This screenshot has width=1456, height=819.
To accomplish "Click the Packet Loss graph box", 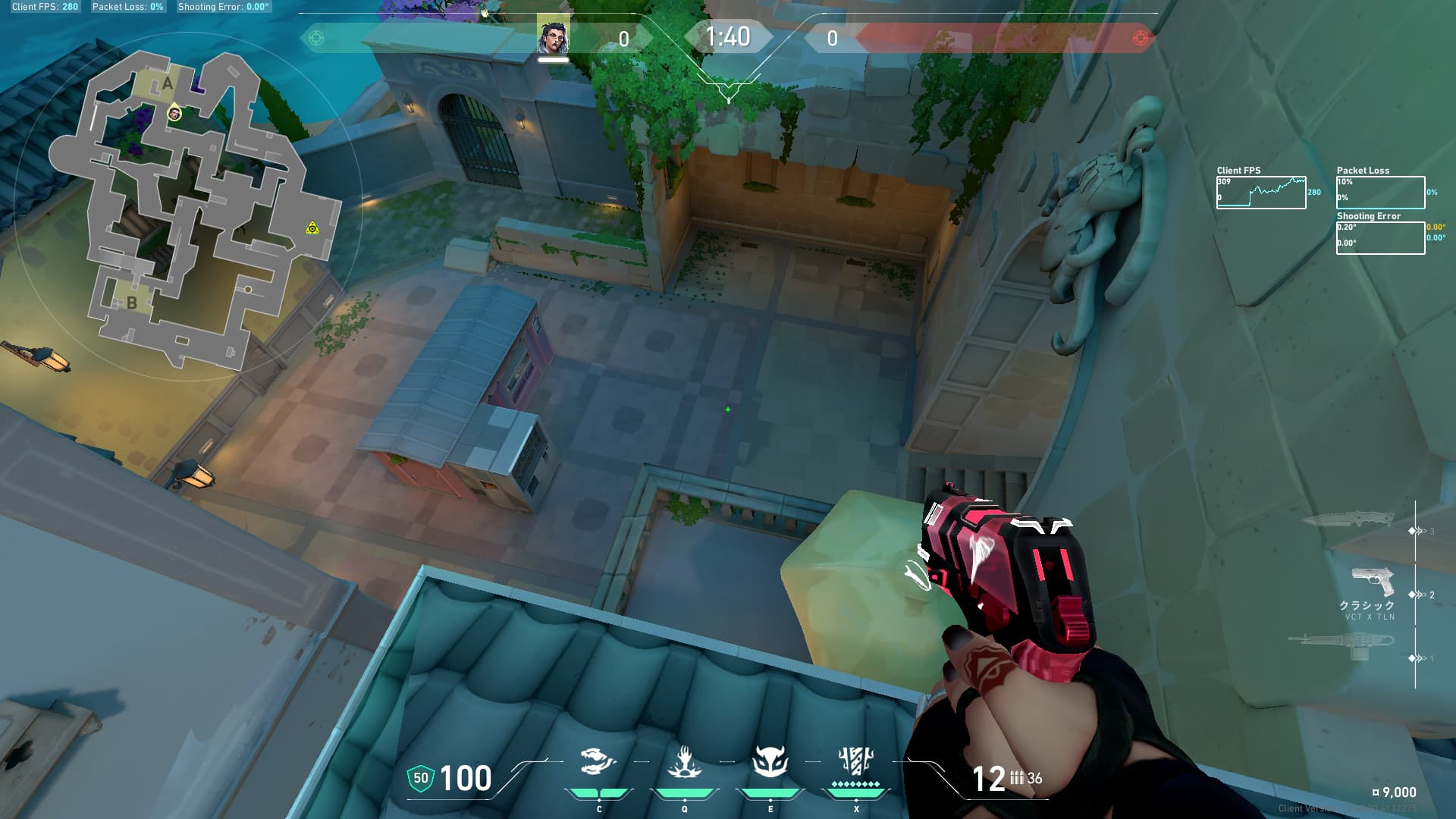I will pyautogui.click(x=1380, y=193).
